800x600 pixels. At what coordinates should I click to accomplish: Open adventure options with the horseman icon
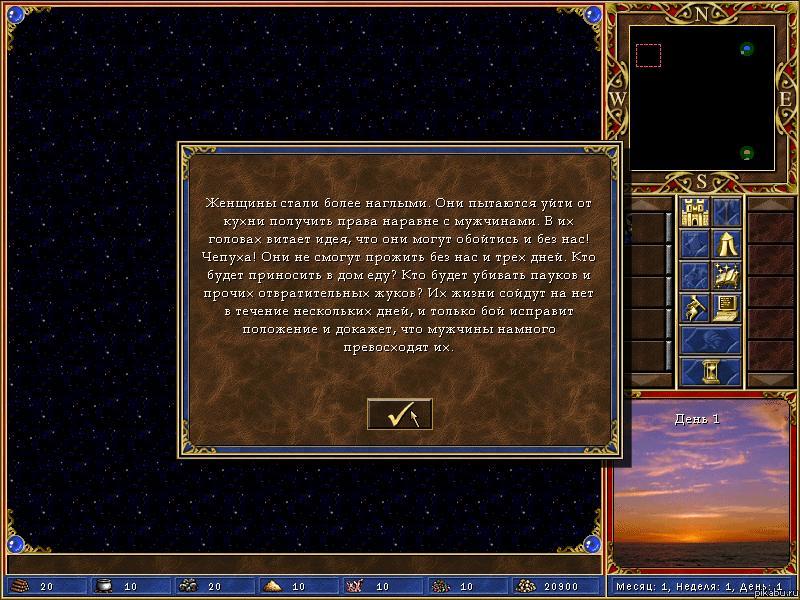click(x=694, y=307)
